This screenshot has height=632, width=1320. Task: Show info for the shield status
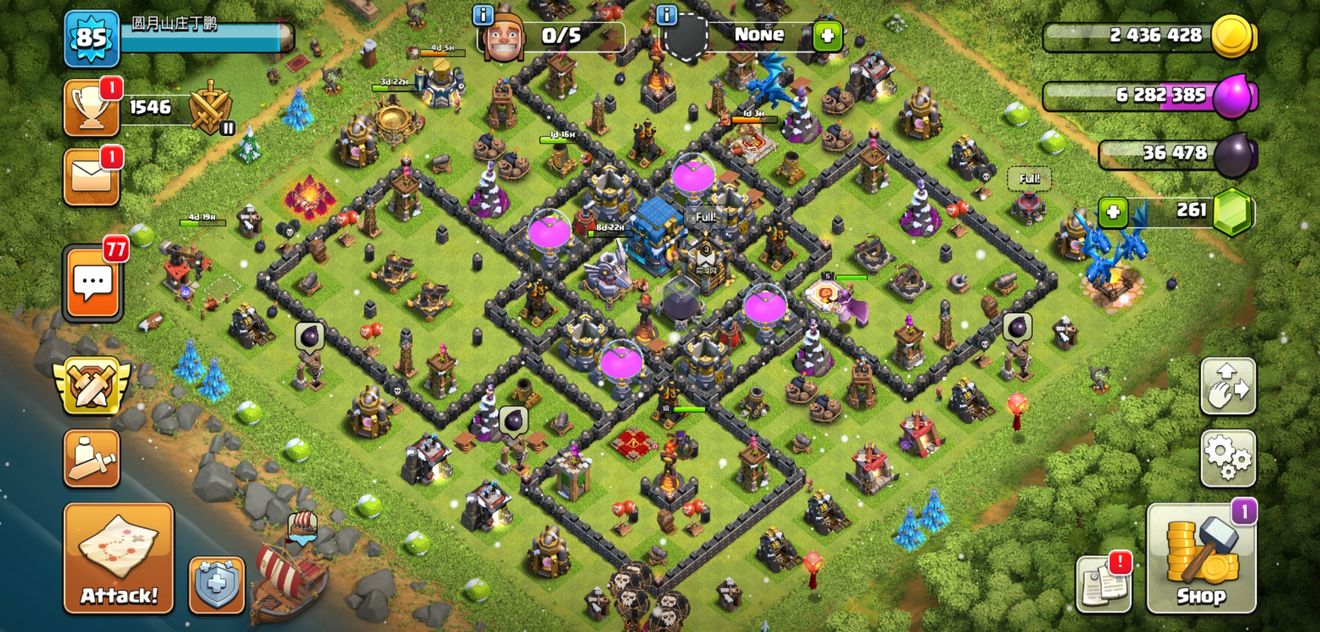point(667,14)
